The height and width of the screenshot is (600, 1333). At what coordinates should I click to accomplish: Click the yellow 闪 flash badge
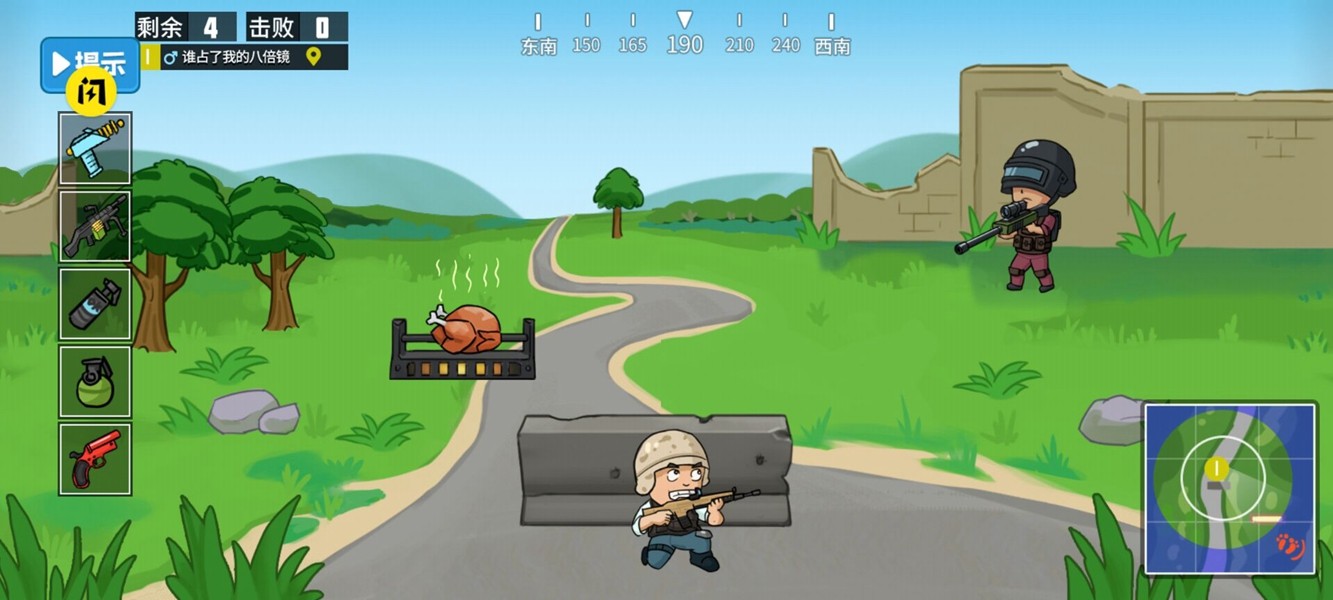coord(91,95)
